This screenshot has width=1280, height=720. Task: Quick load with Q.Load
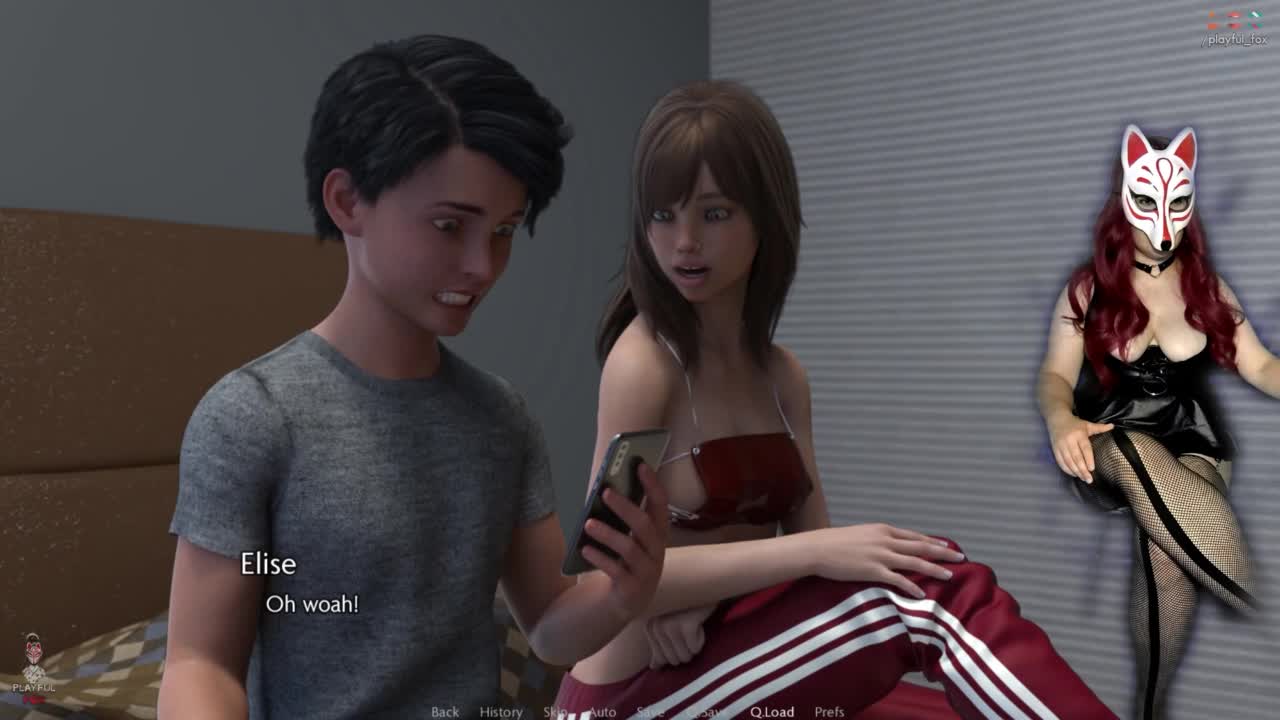coord(772,712)
